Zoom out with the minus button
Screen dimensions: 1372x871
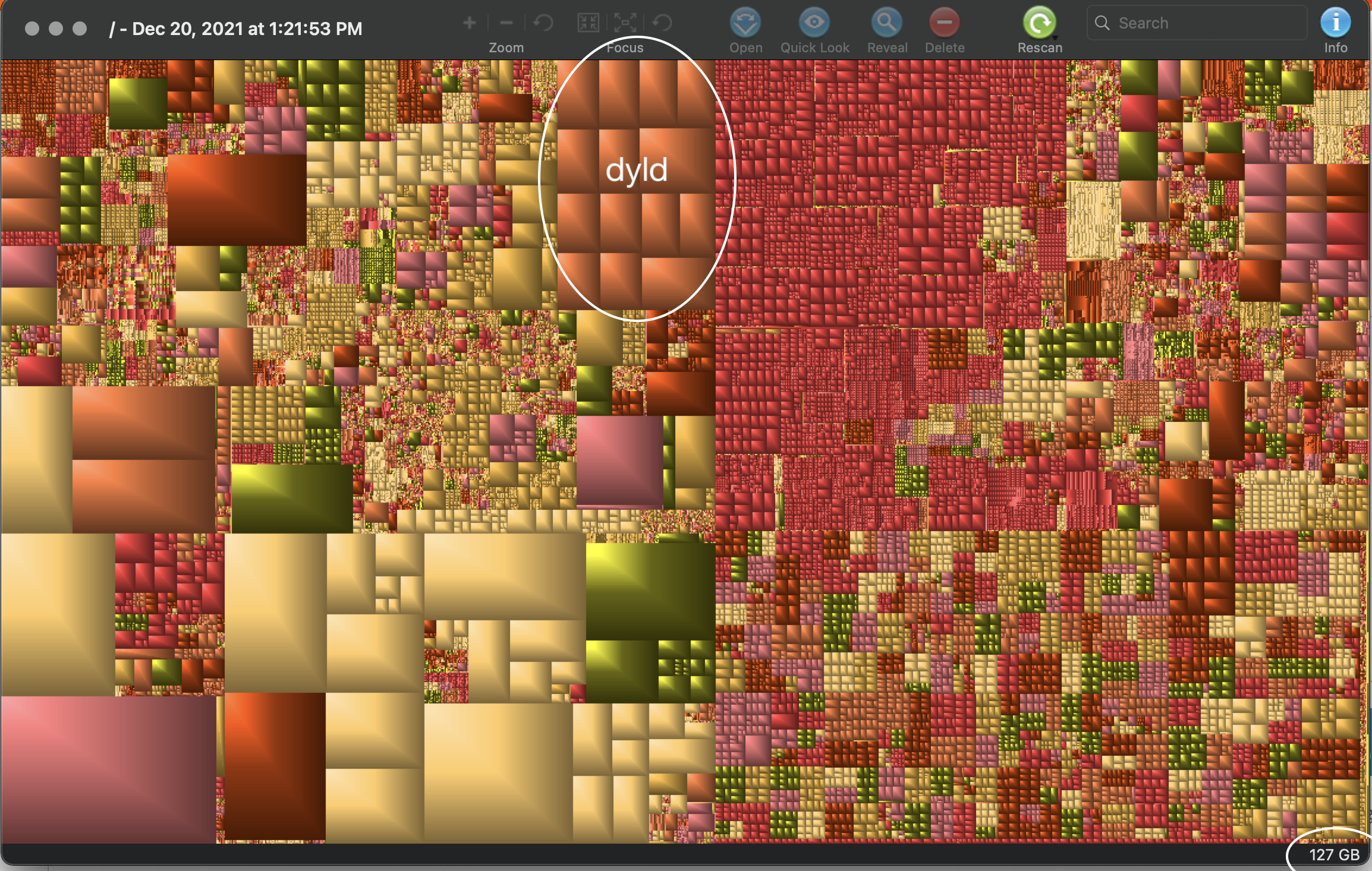(x=506, y=23)
